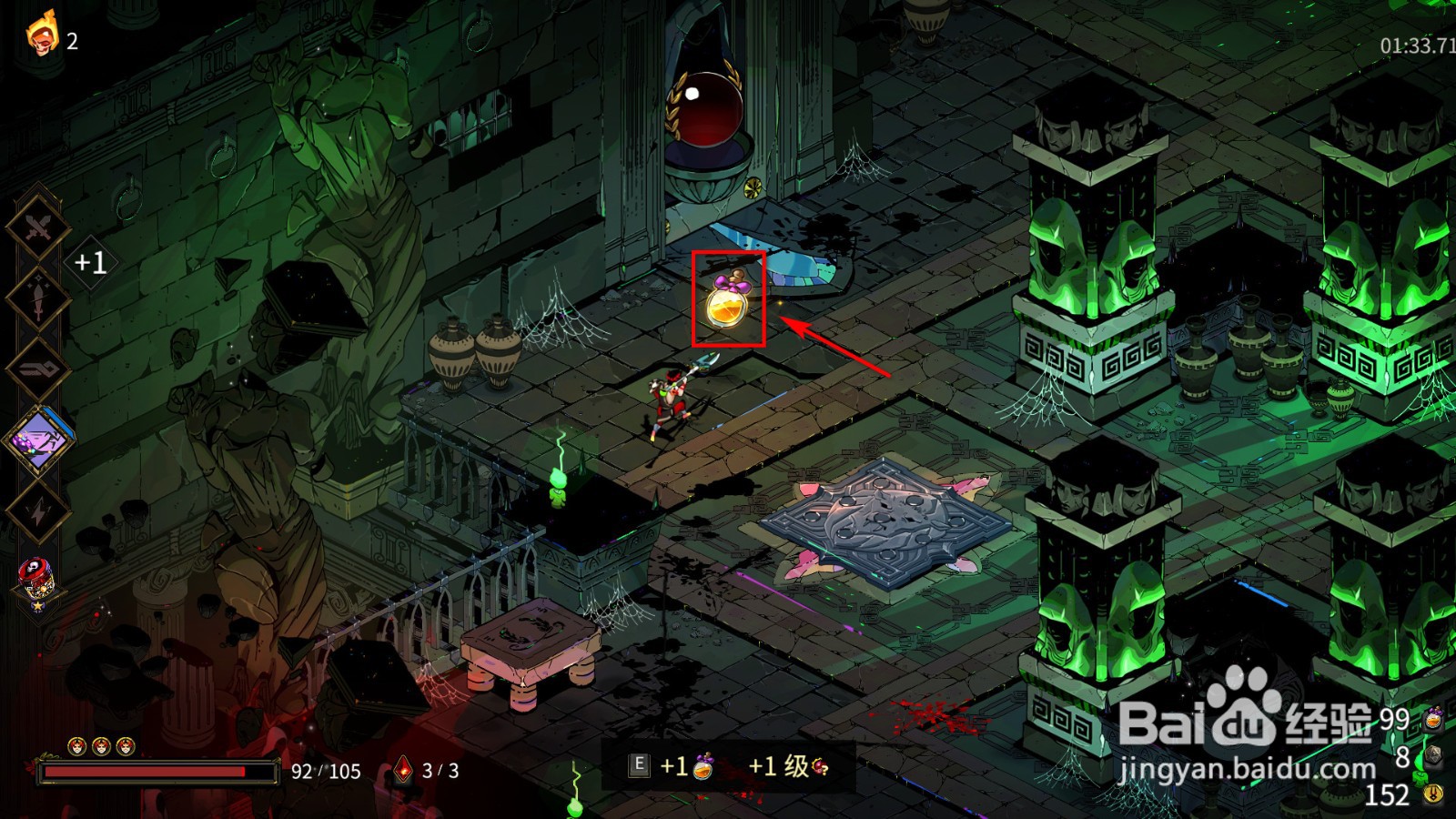
Task: Select the gold obol coin icon
Action: (x=1433, y=794)
